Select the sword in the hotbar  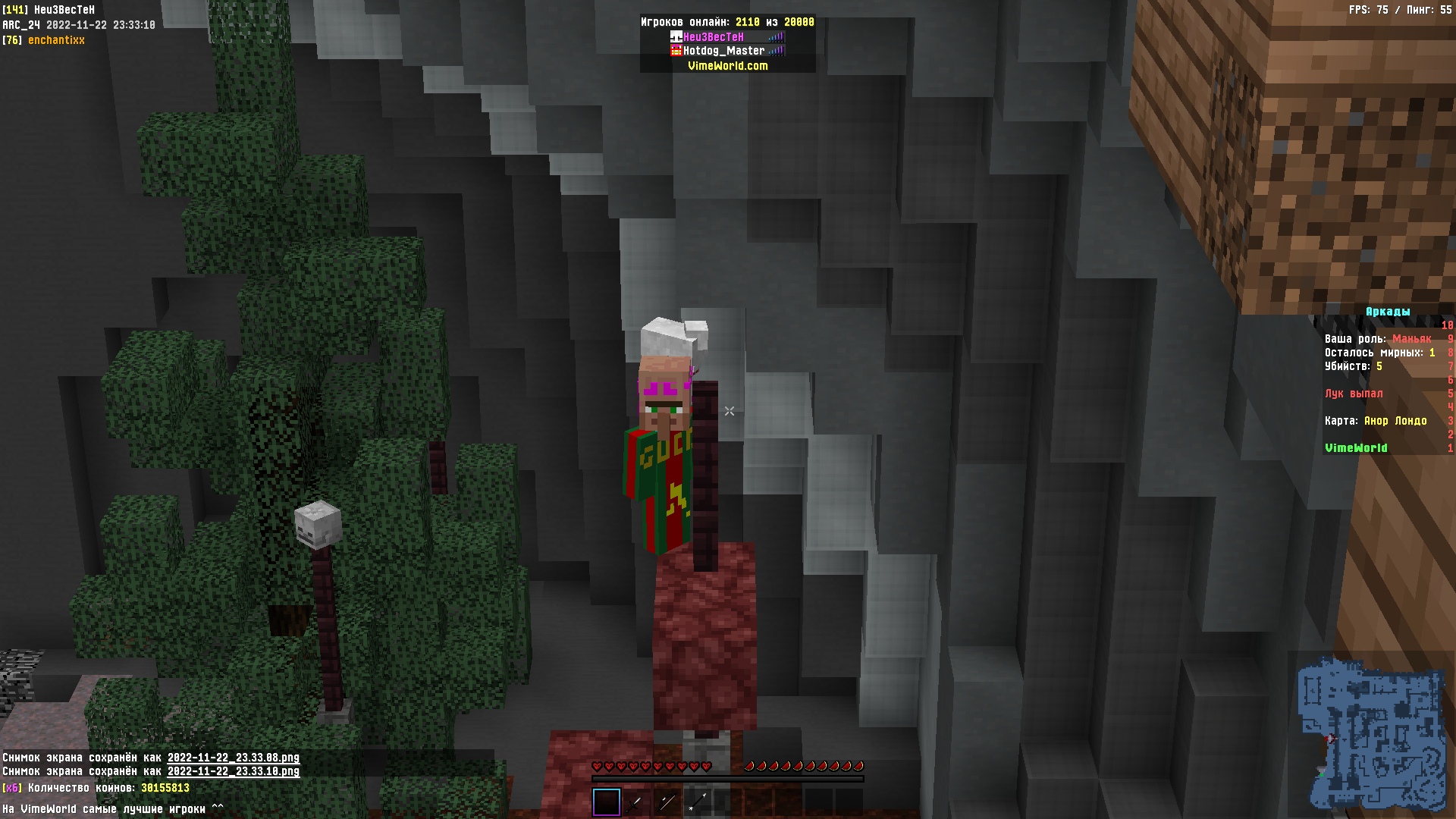(x=635, y=802)
